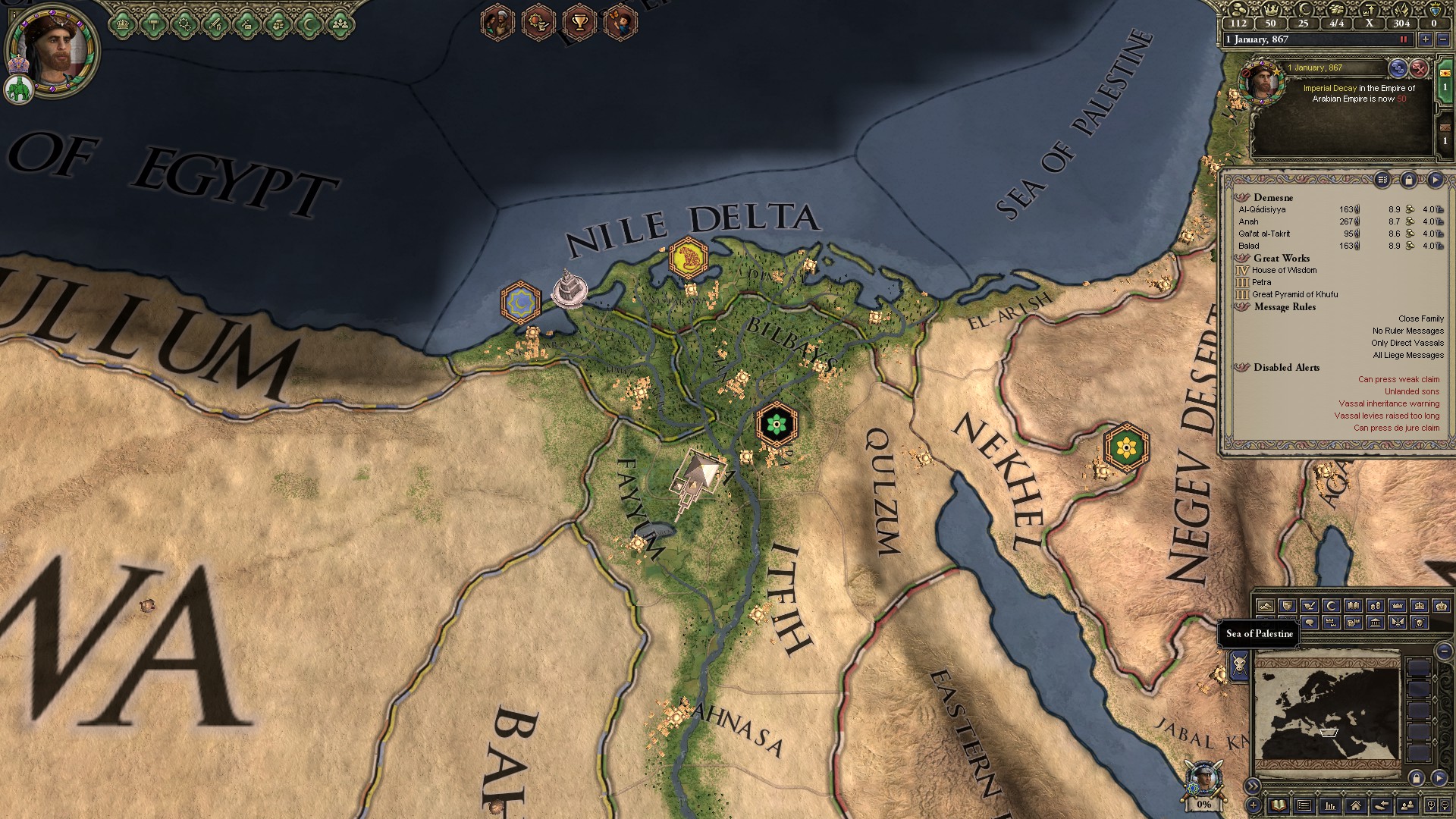Expand the outliner with the double-arrow button
Screen dimensions: 1456x819
pos(1253,785)
